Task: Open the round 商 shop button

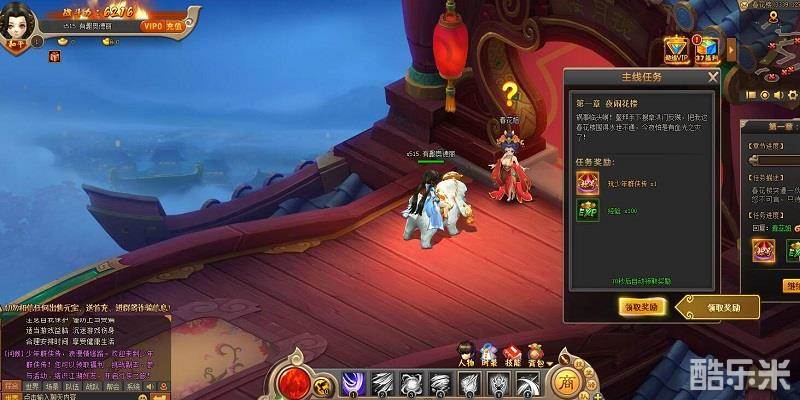Action: point(568,381)
